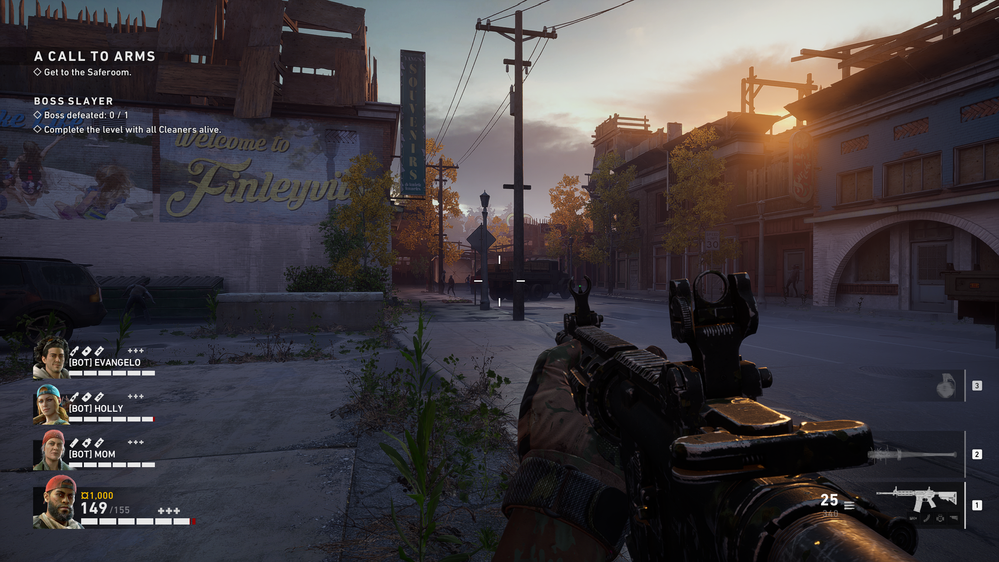
Task: Open the Boss Slayer secondary objective
Action: (x=73, y=101)
